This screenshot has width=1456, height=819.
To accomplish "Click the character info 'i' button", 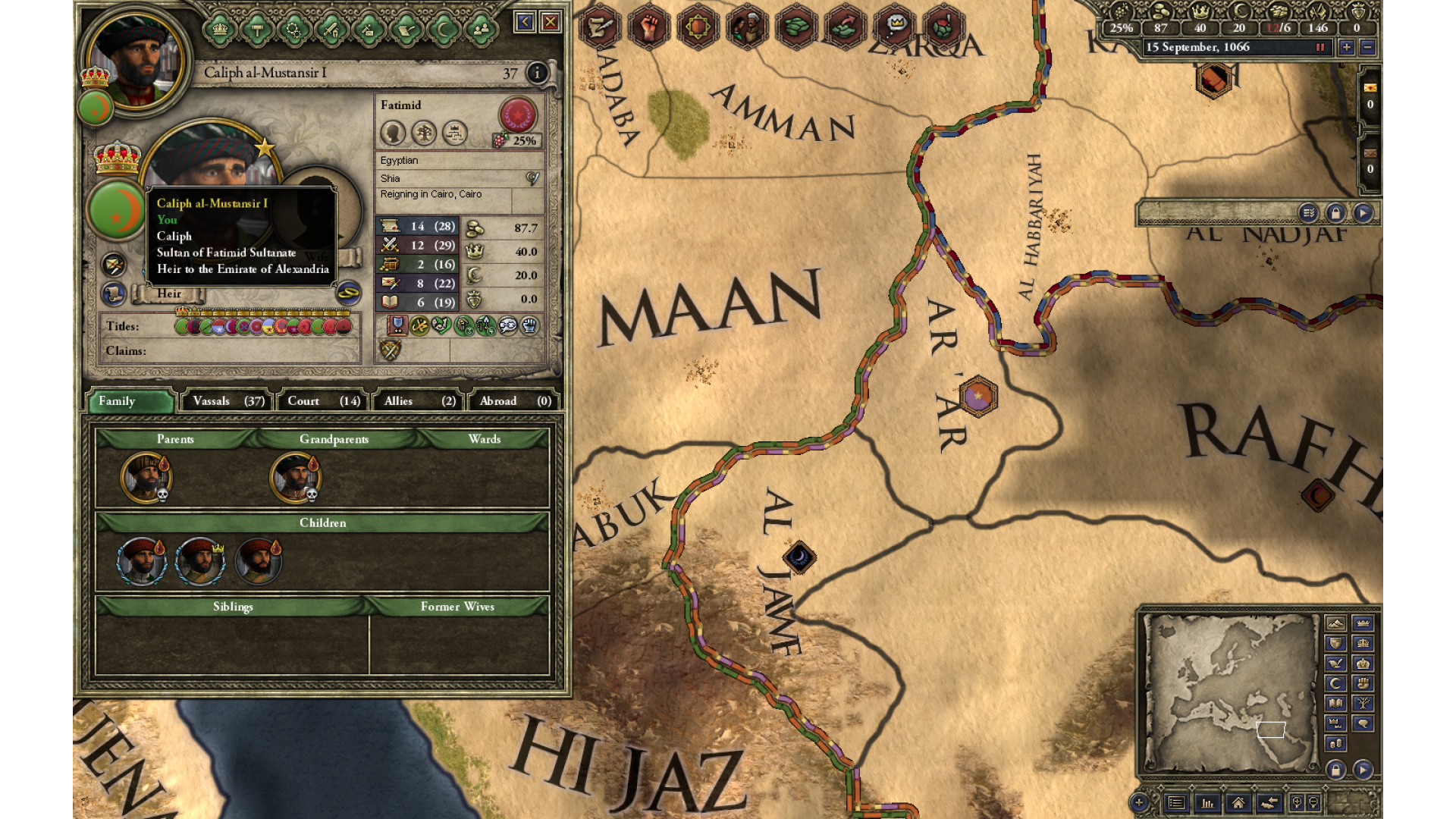I will pos(537,72).
